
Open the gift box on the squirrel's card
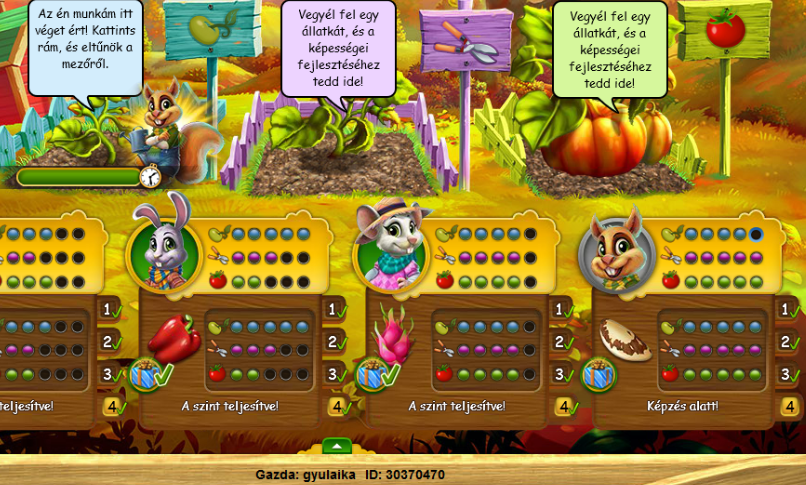point(598,376)
